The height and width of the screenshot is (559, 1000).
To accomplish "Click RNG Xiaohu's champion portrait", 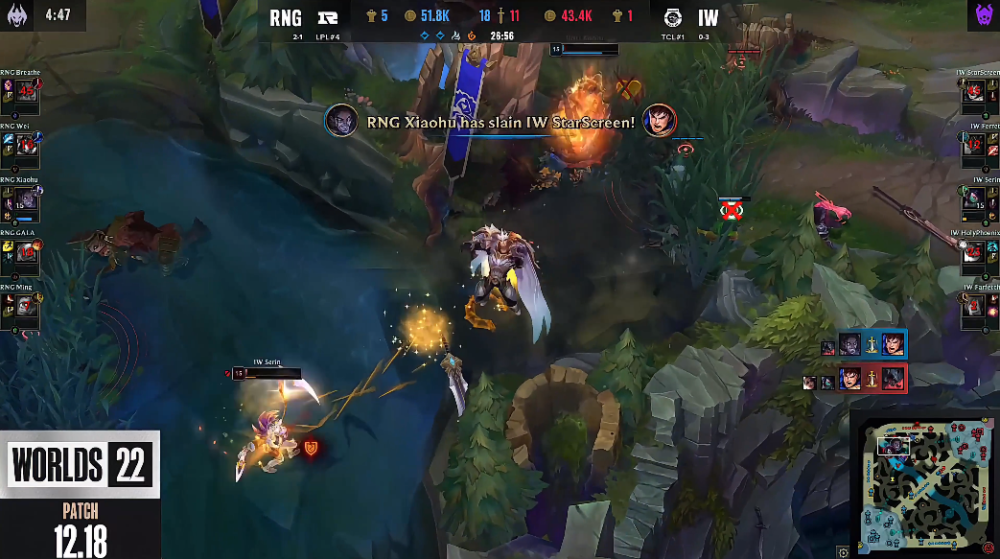I will [27, 198].
